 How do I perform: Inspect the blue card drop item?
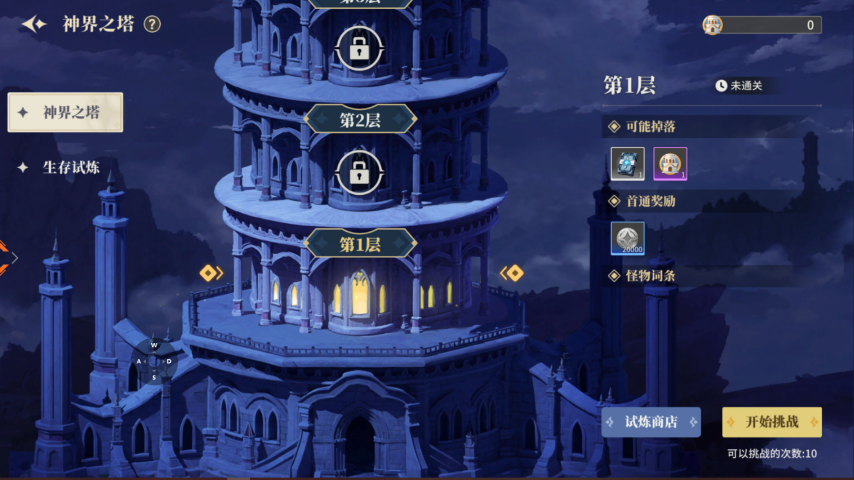(x=628, y=163)
